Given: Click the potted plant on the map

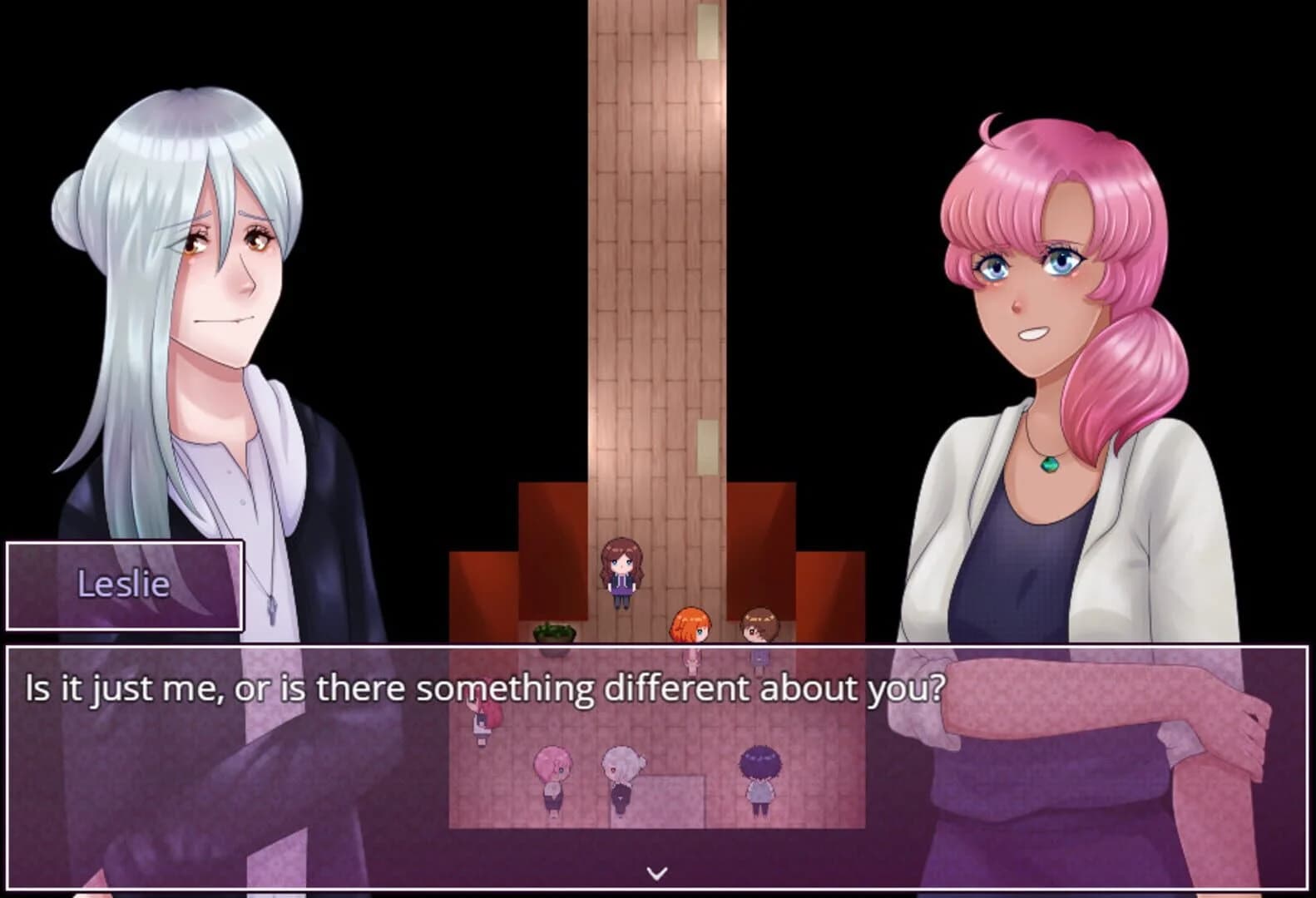Looking at the screenshot, I should 553,632.
